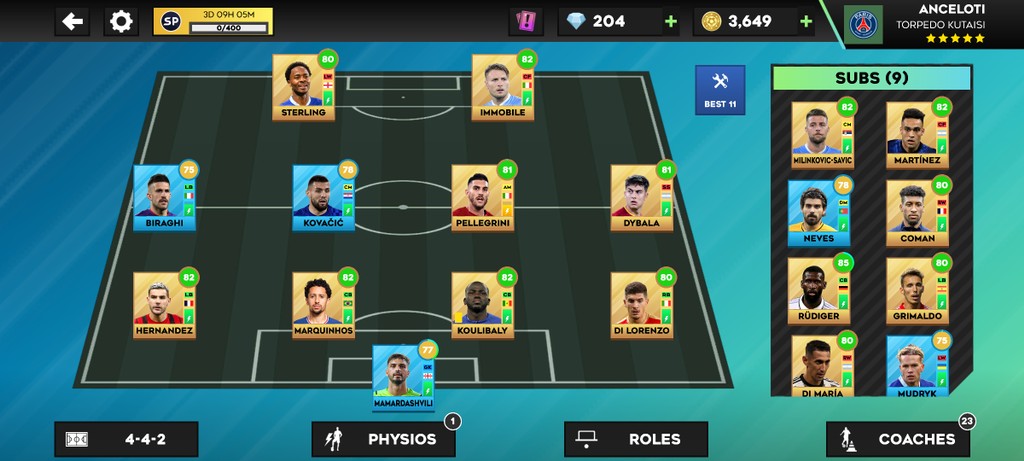Open the gear settings menu

120,21
